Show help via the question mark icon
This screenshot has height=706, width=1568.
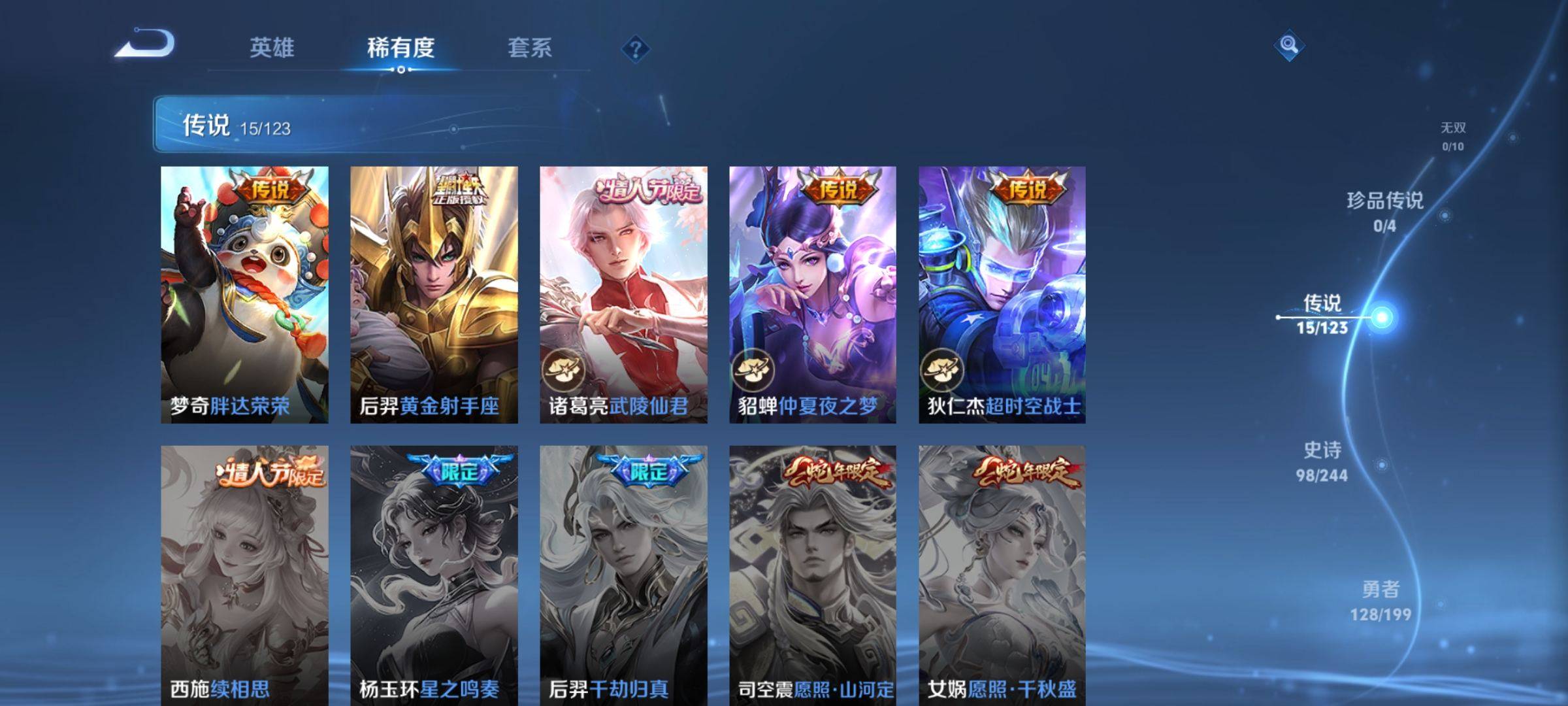(x=635, y=49)
